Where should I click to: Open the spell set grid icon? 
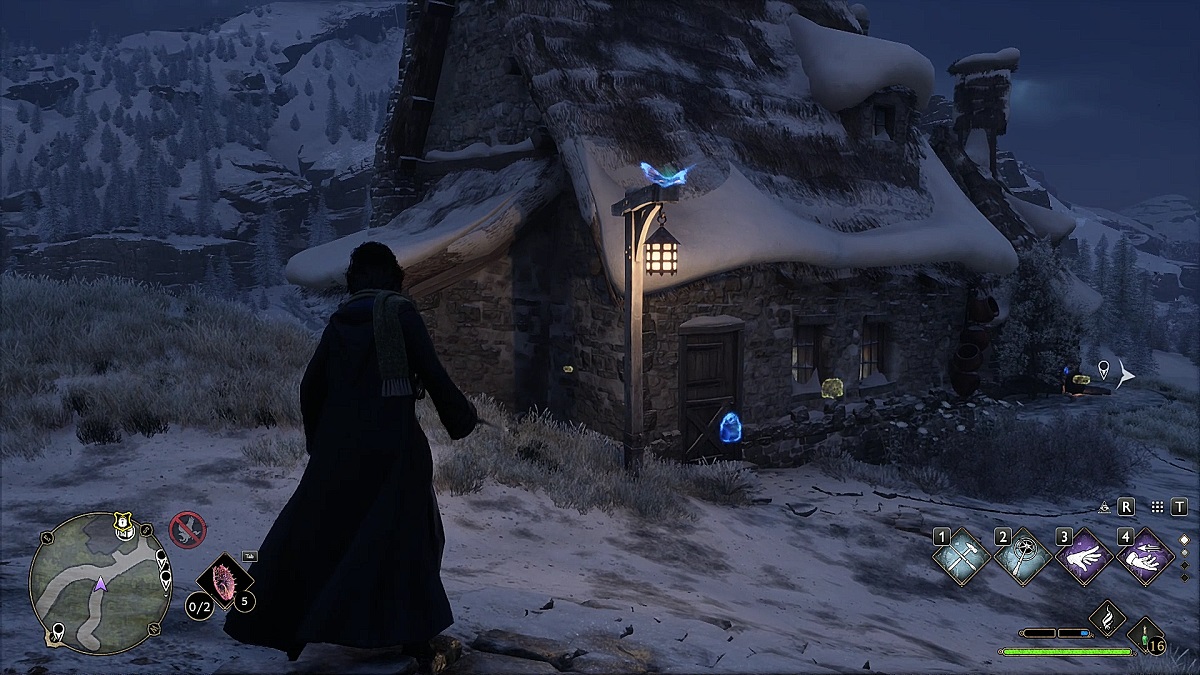[x=1157, y=507]
